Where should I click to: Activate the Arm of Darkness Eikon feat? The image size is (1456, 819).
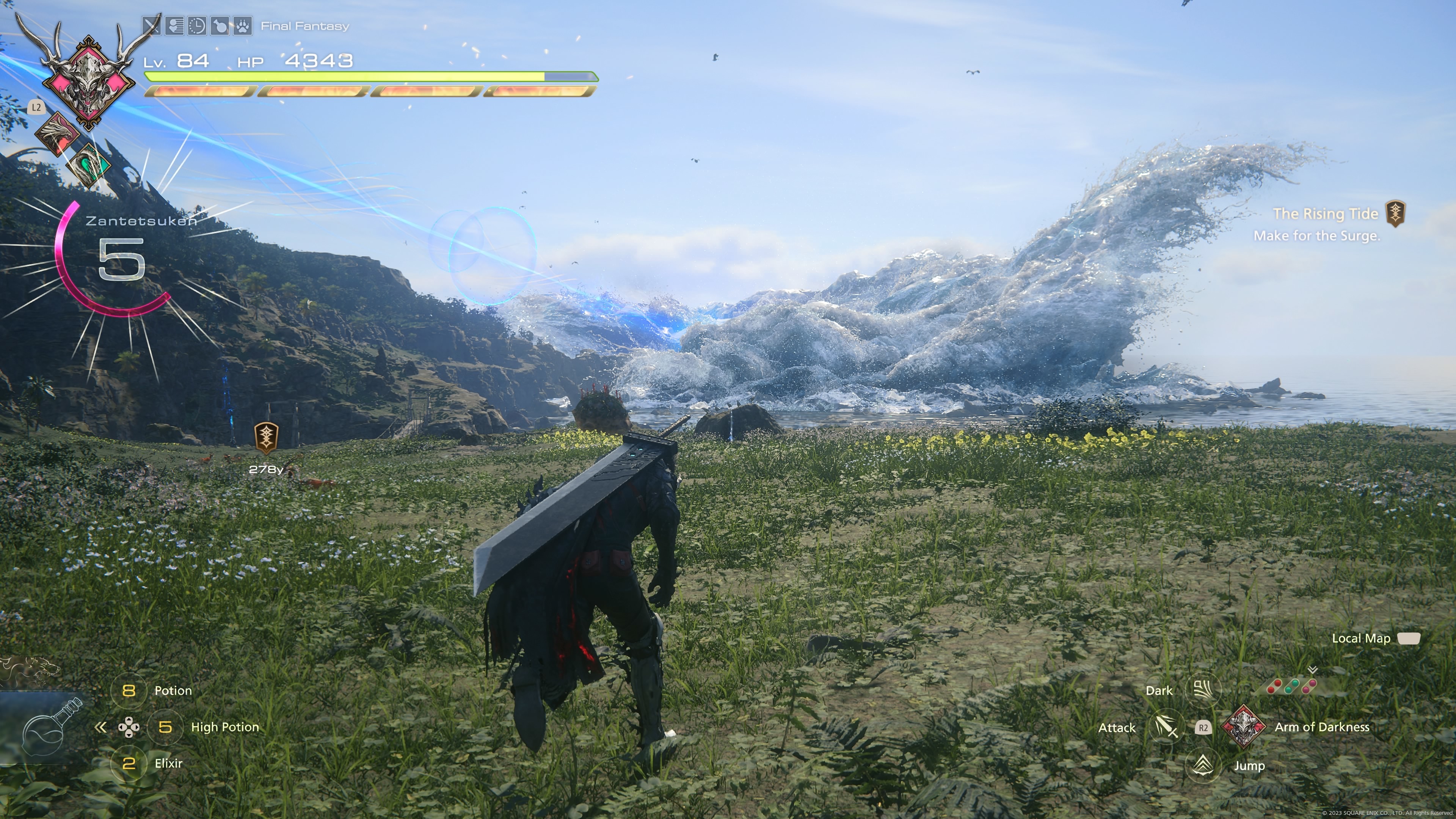[1244, 727]
